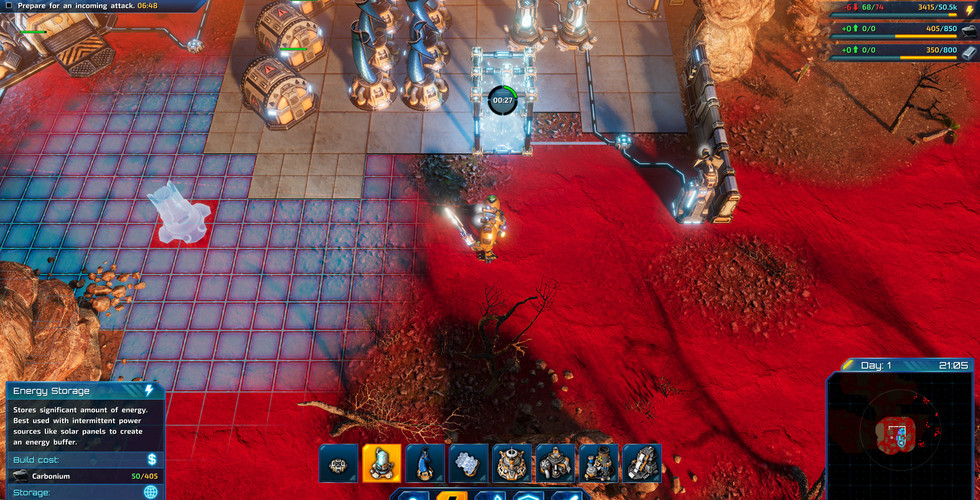The height and width of the screenshot is (500, 980).
Task: Pick the power plant icon with blue tanks
Action: point(599,463)
